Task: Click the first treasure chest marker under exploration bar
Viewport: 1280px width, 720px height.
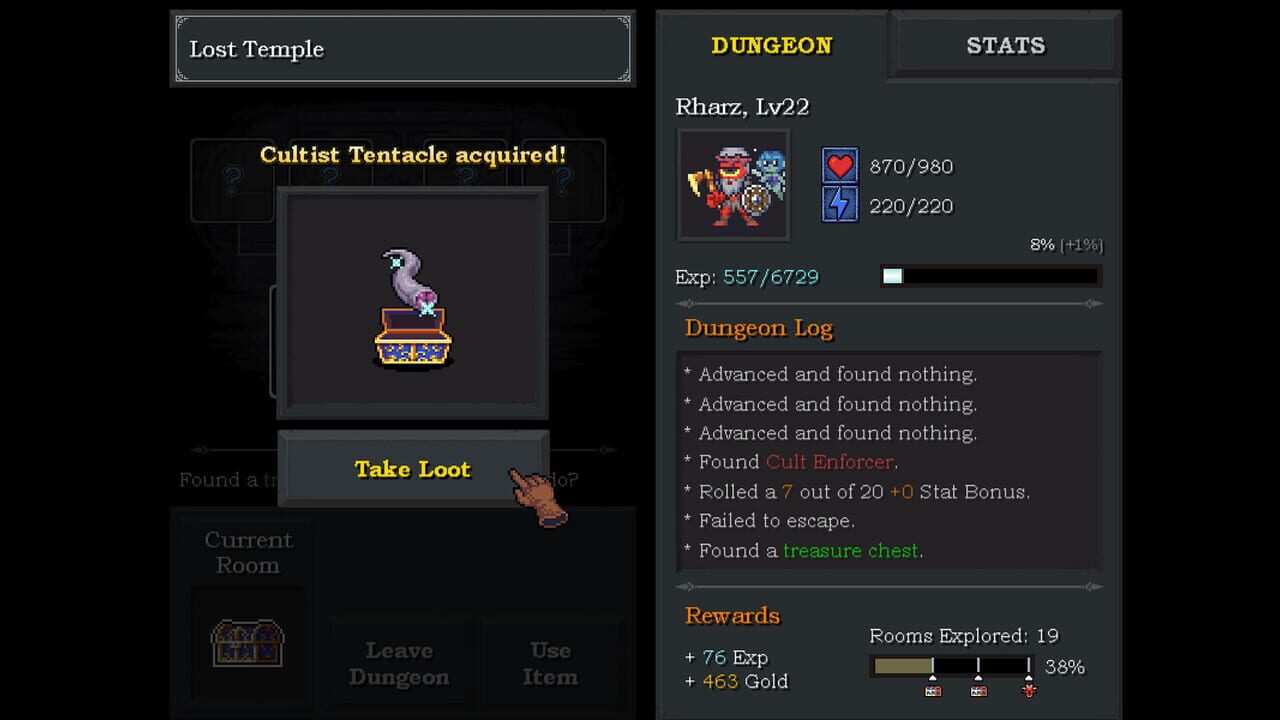Action: pyautogui.click(x=933, y=690)
